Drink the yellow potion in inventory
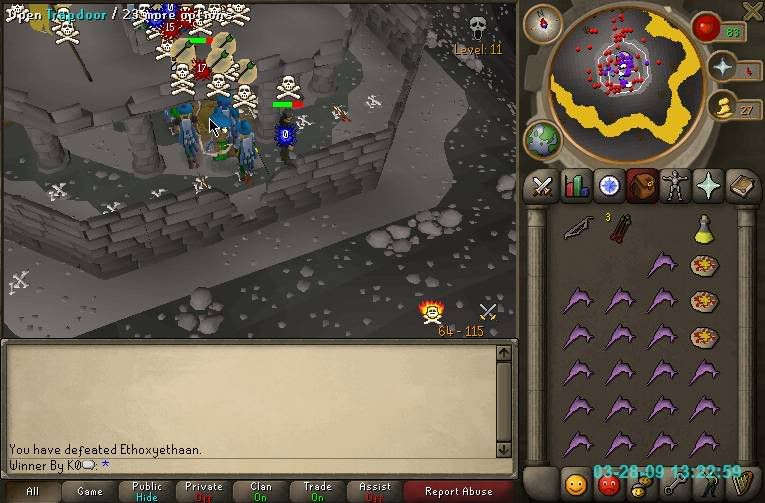765x503 pixels. 704,228
